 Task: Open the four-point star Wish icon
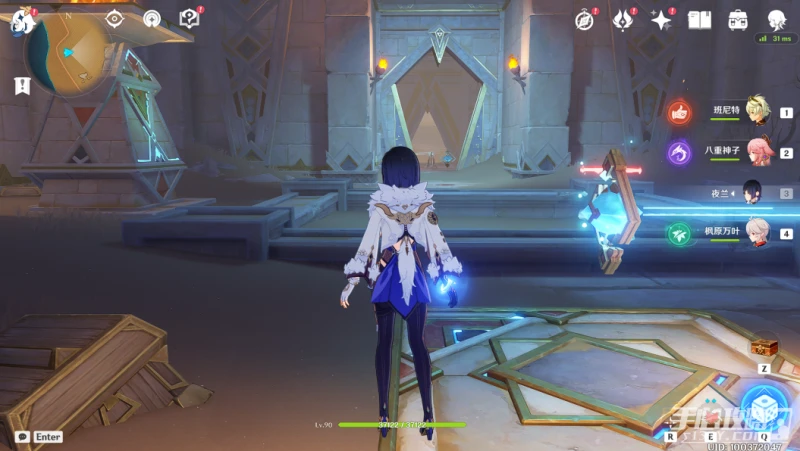(661, 19)
